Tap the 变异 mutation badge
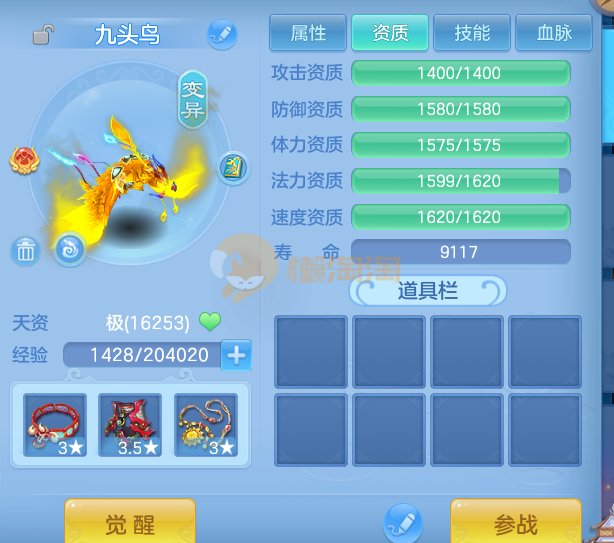 (192, 100)
